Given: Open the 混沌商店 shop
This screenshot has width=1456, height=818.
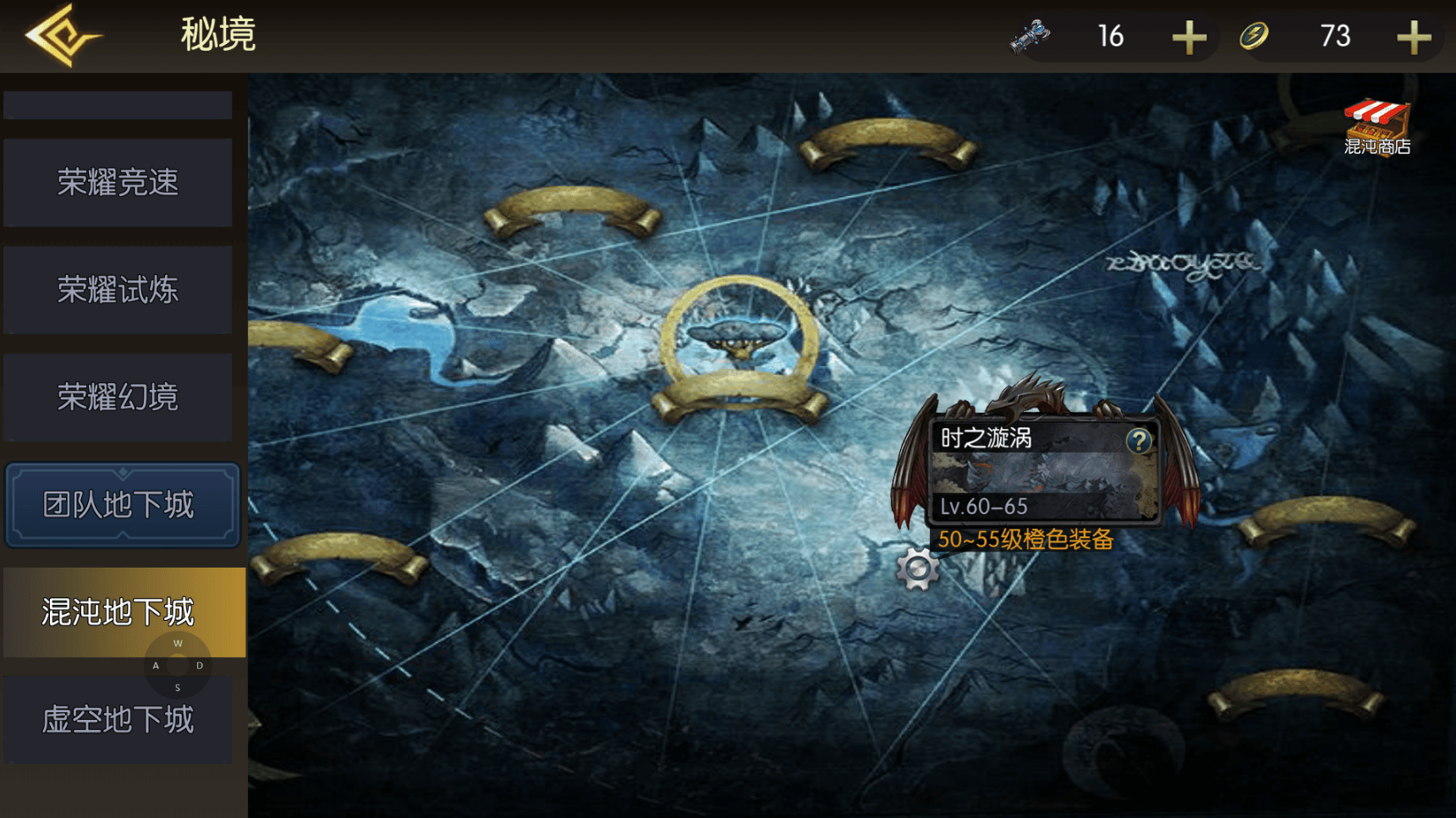Looking at the screenshot, I should point(1376,128).
